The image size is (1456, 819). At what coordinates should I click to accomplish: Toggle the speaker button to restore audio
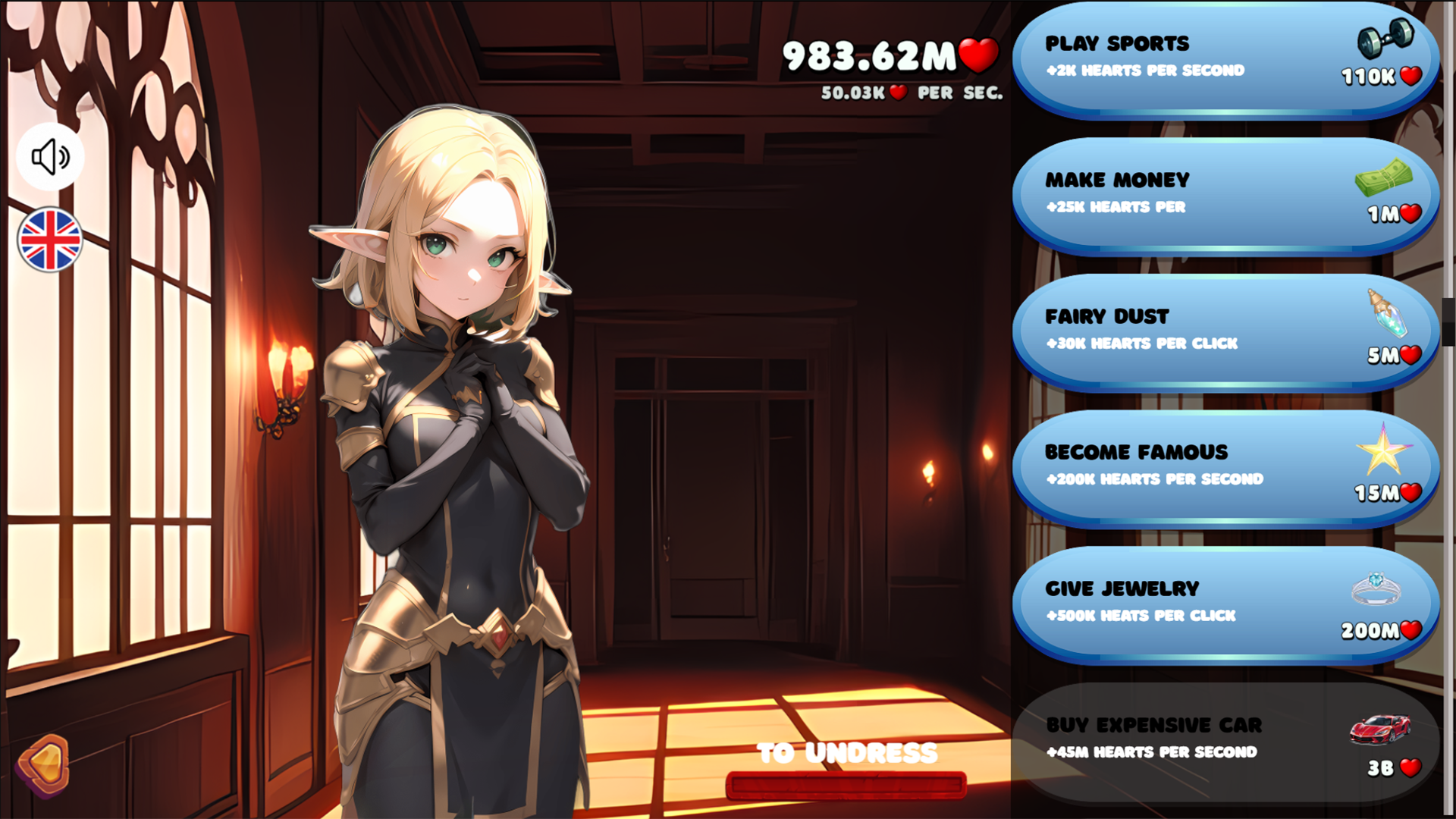(49, 155)
